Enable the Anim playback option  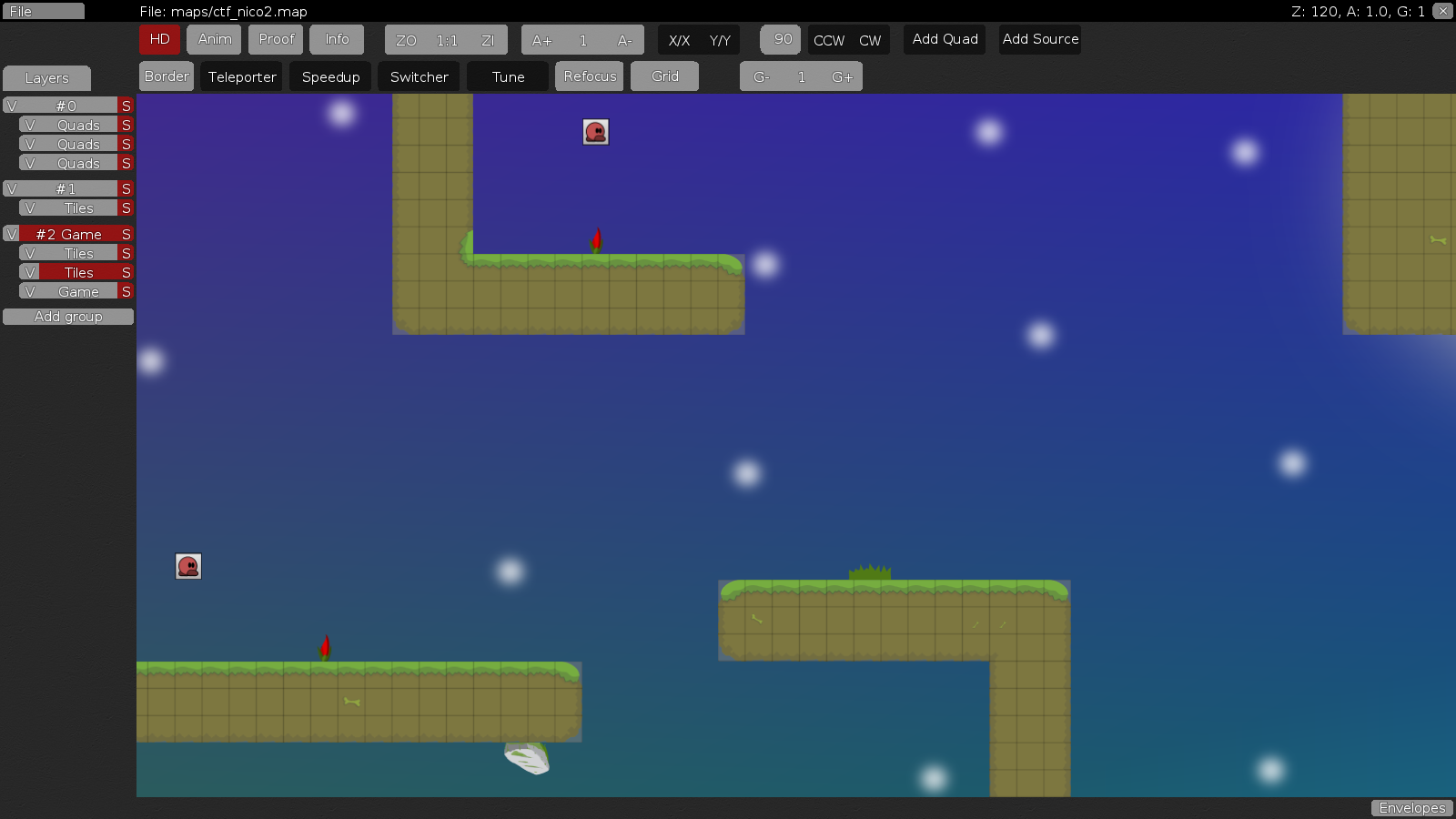pyautogui.click(x=213, y=39)
